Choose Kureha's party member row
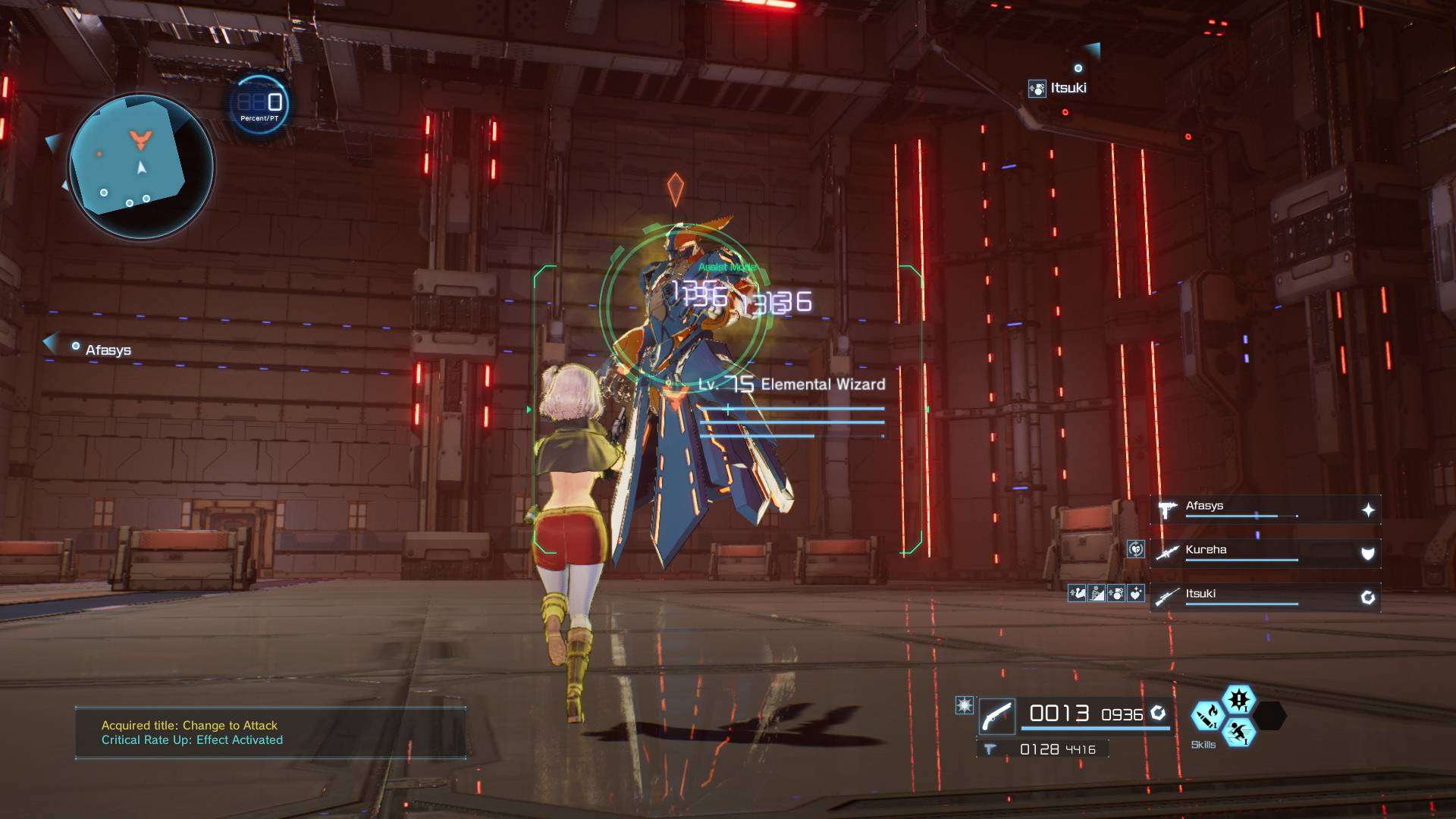This screenshot has width=1456, height=819. coord(1264,553)
